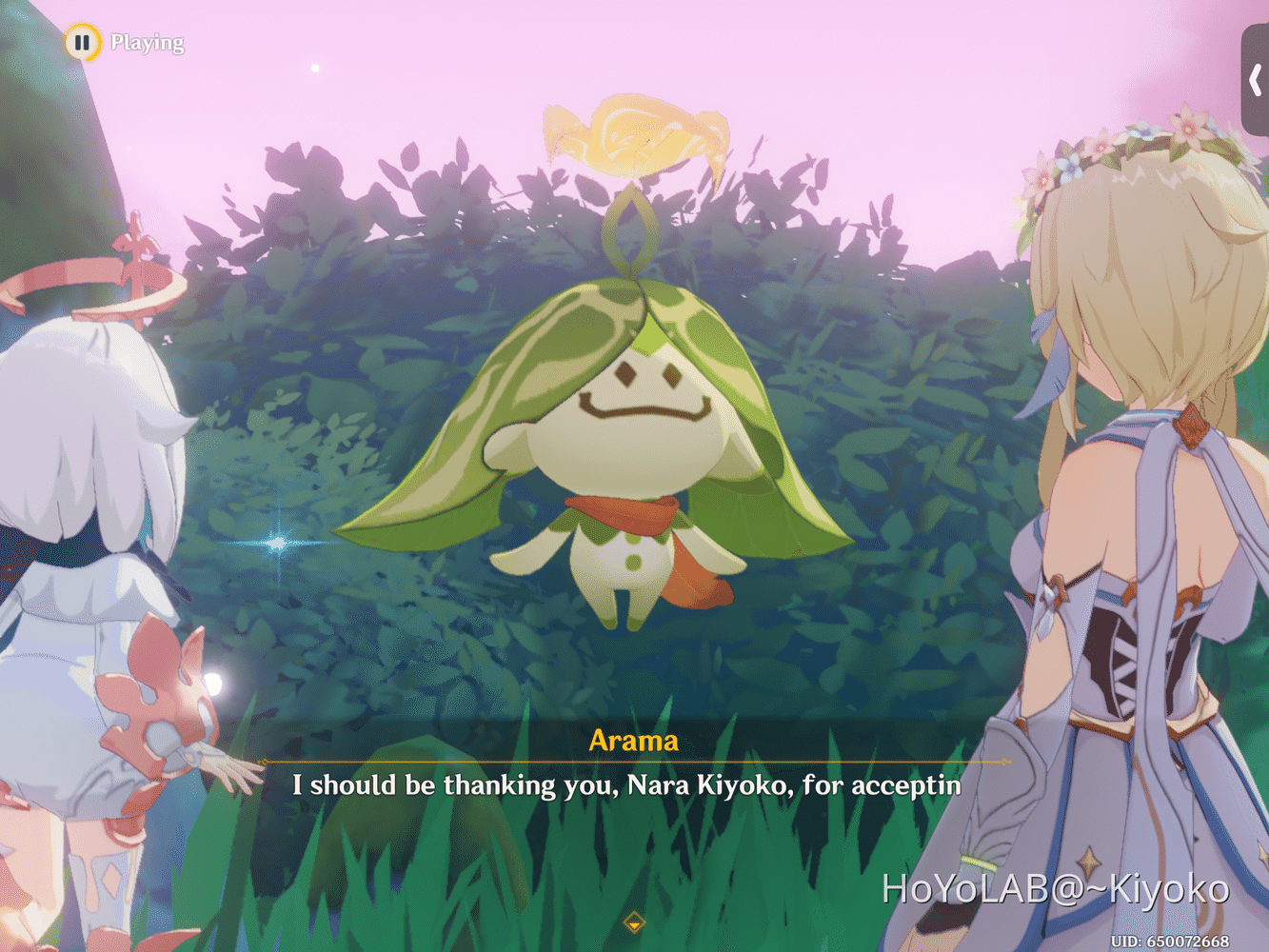Select the speaker name Arama
The width and height of the screenshot is (1269, 952).
(x=633, y=742)
